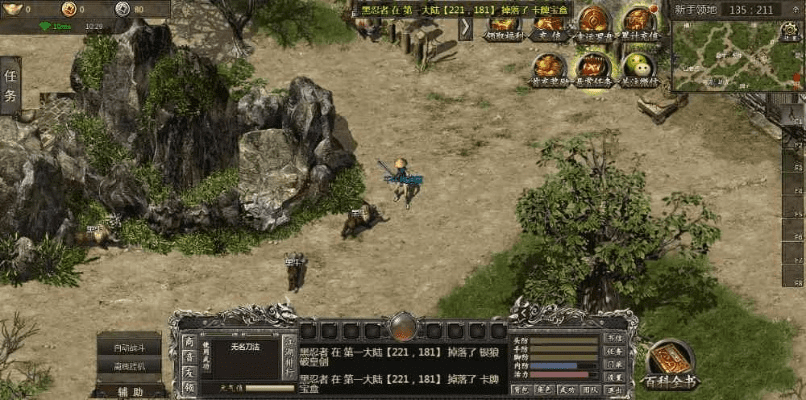This screenshot has width=806, height=400.
Task: Toggle 自动战斗 auto-battle button
Action: (x=129, y=347)
